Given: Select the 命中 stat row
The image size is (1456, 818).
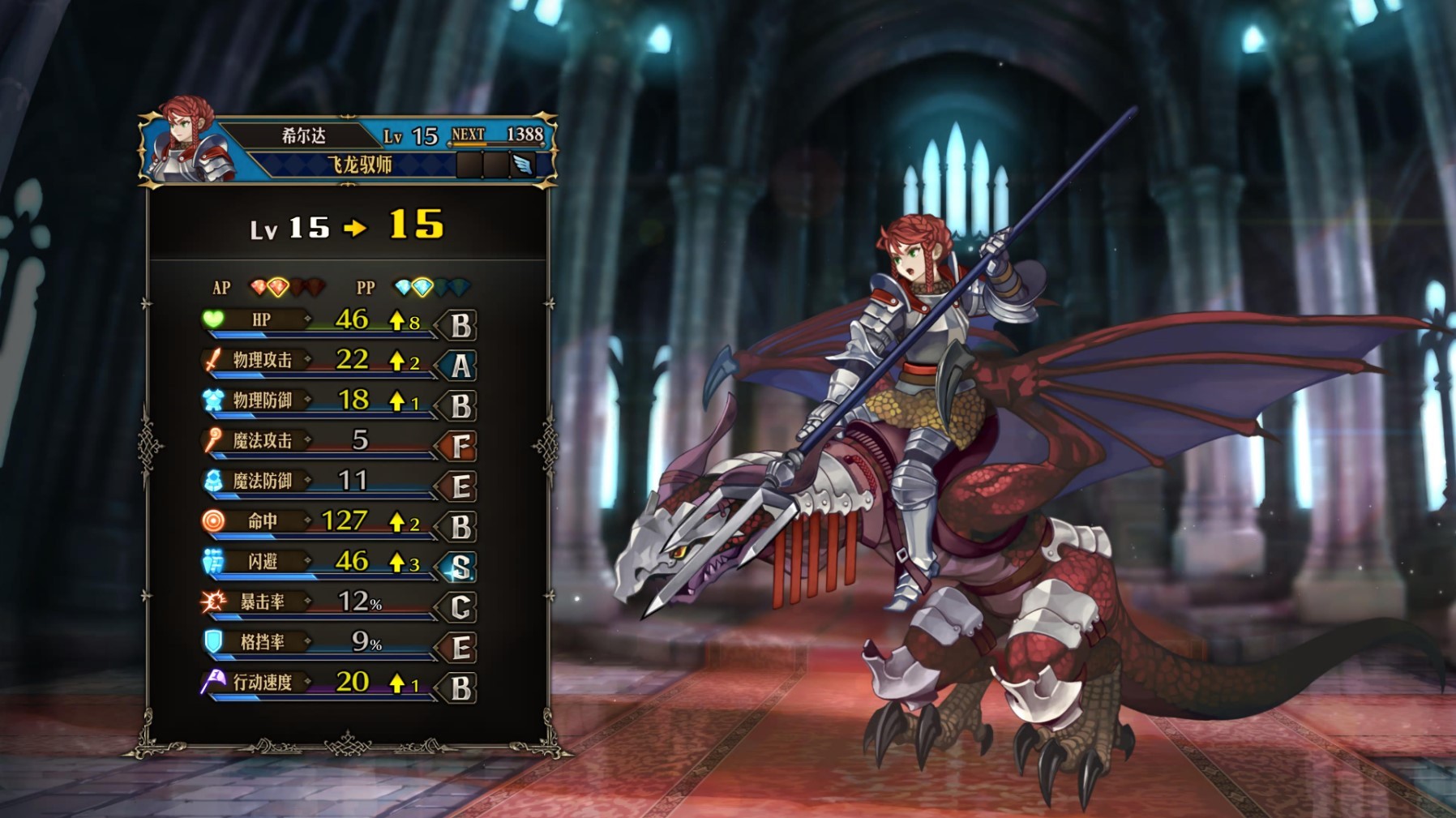Looking at the screenshot, I should (337, 522).
